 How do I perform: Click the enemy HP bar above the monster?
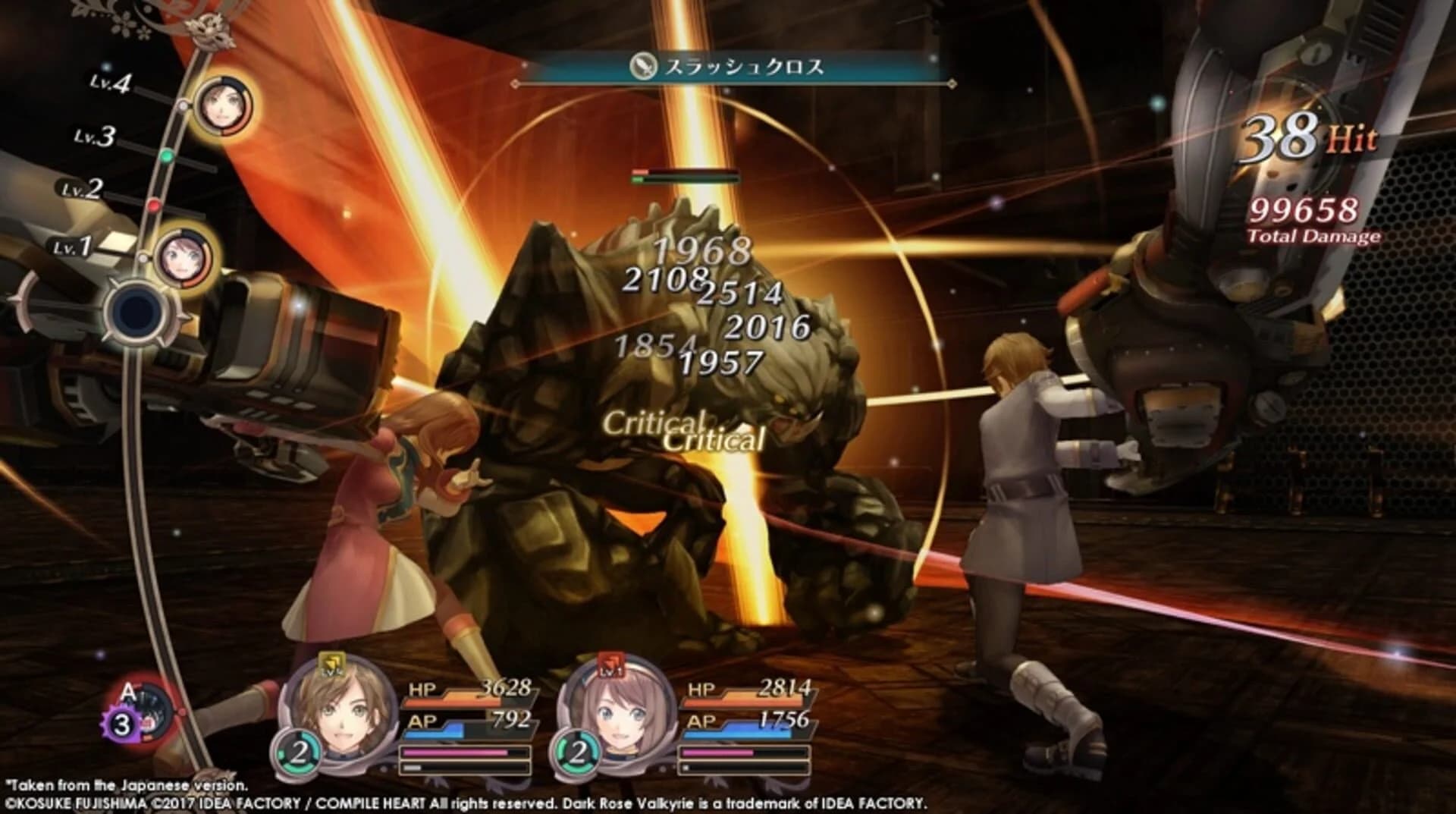[x=686, y=173]
